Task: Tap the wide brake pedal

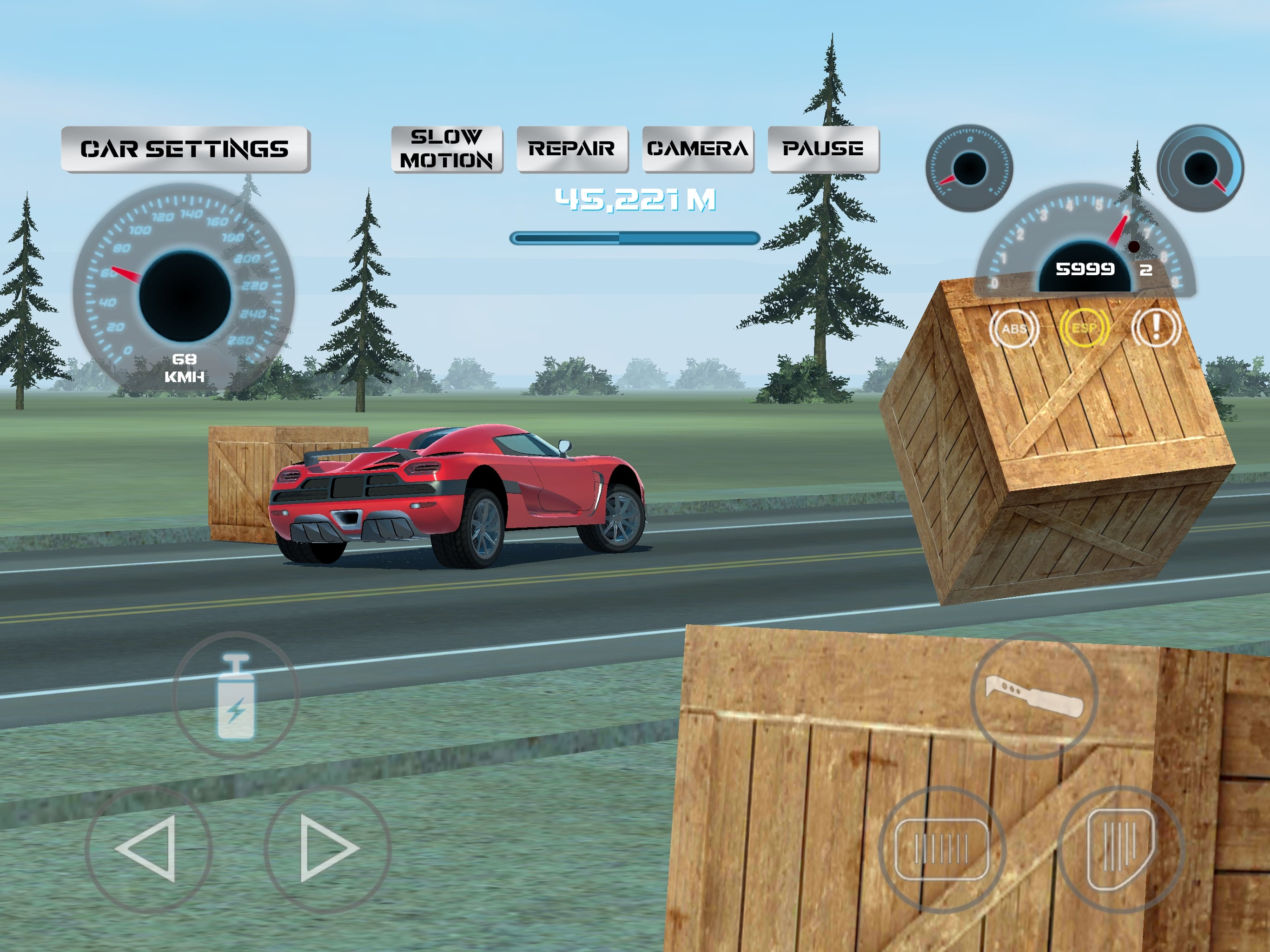Action: (942, 849)
